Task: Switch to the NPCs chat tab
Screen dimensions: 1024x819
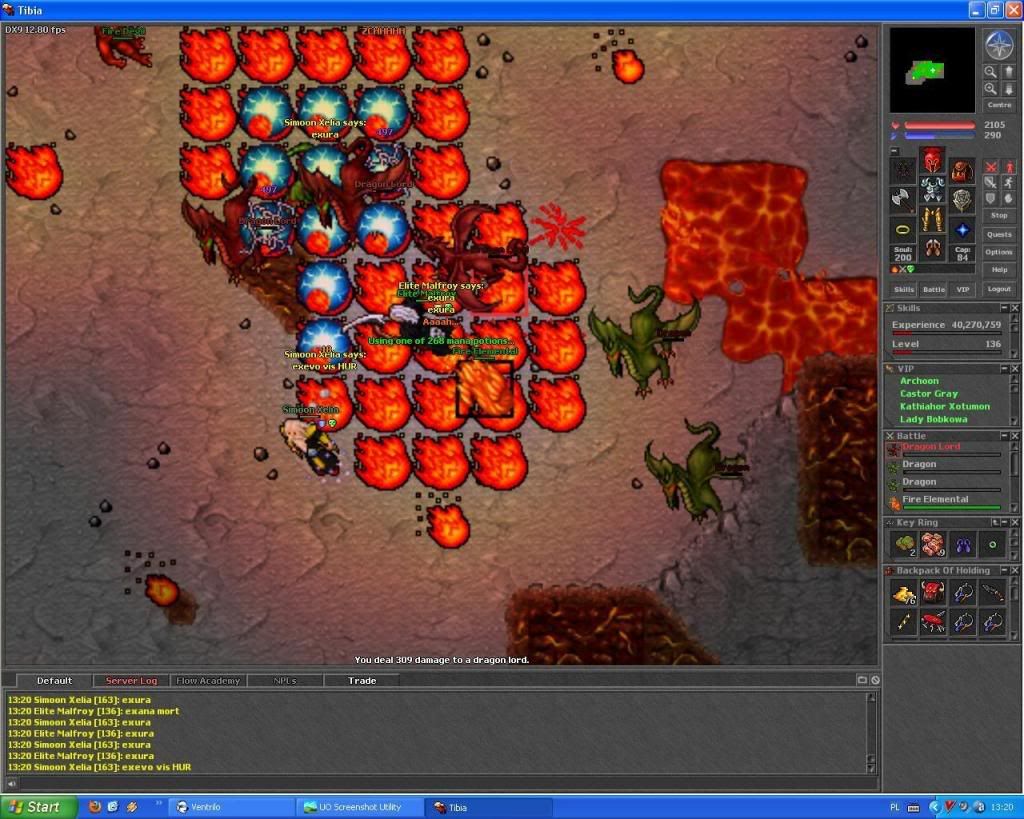Action: (x=285, y=681)
